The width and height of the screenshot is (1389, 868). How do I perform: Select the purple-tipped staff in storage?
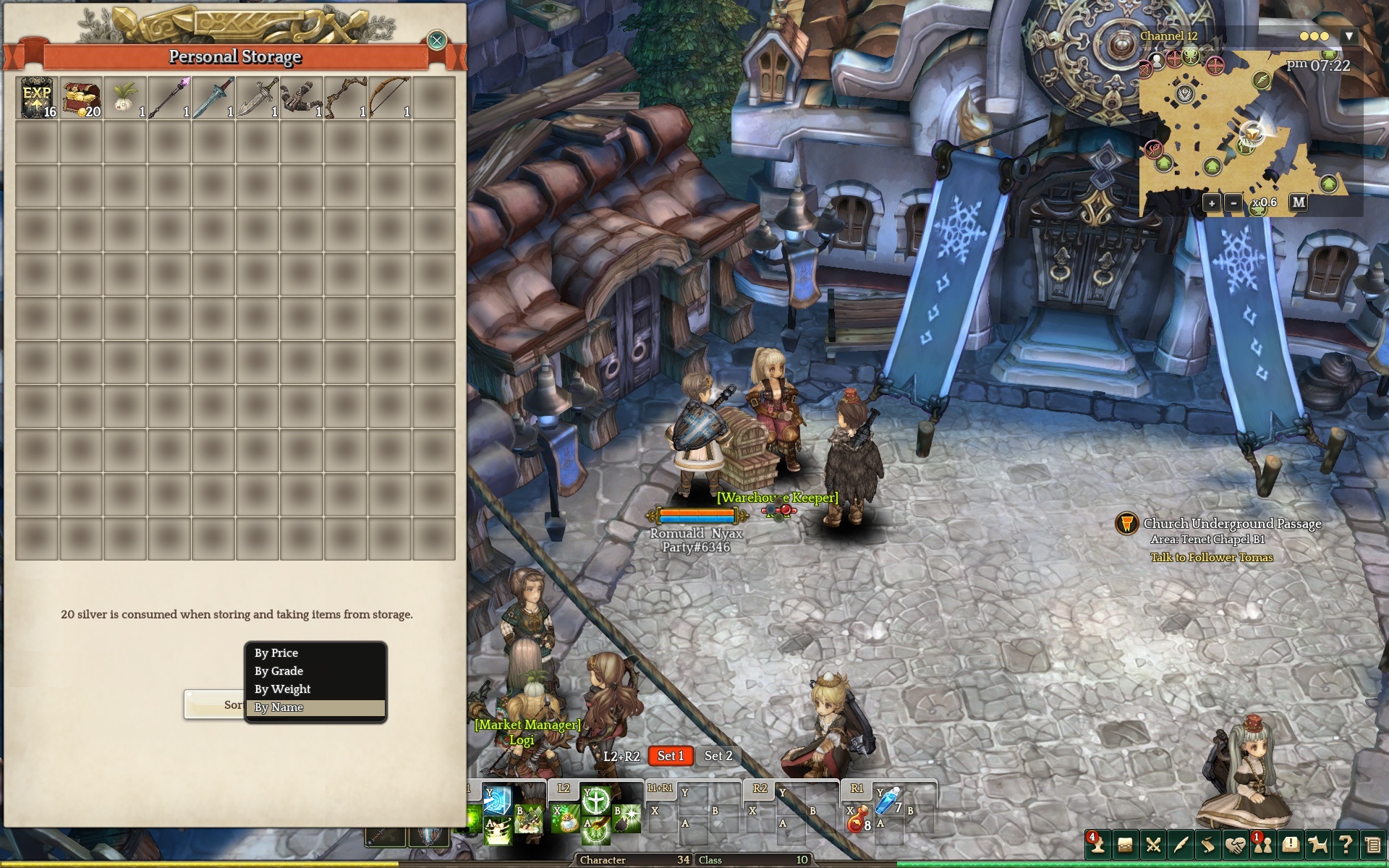pos(169,98)
